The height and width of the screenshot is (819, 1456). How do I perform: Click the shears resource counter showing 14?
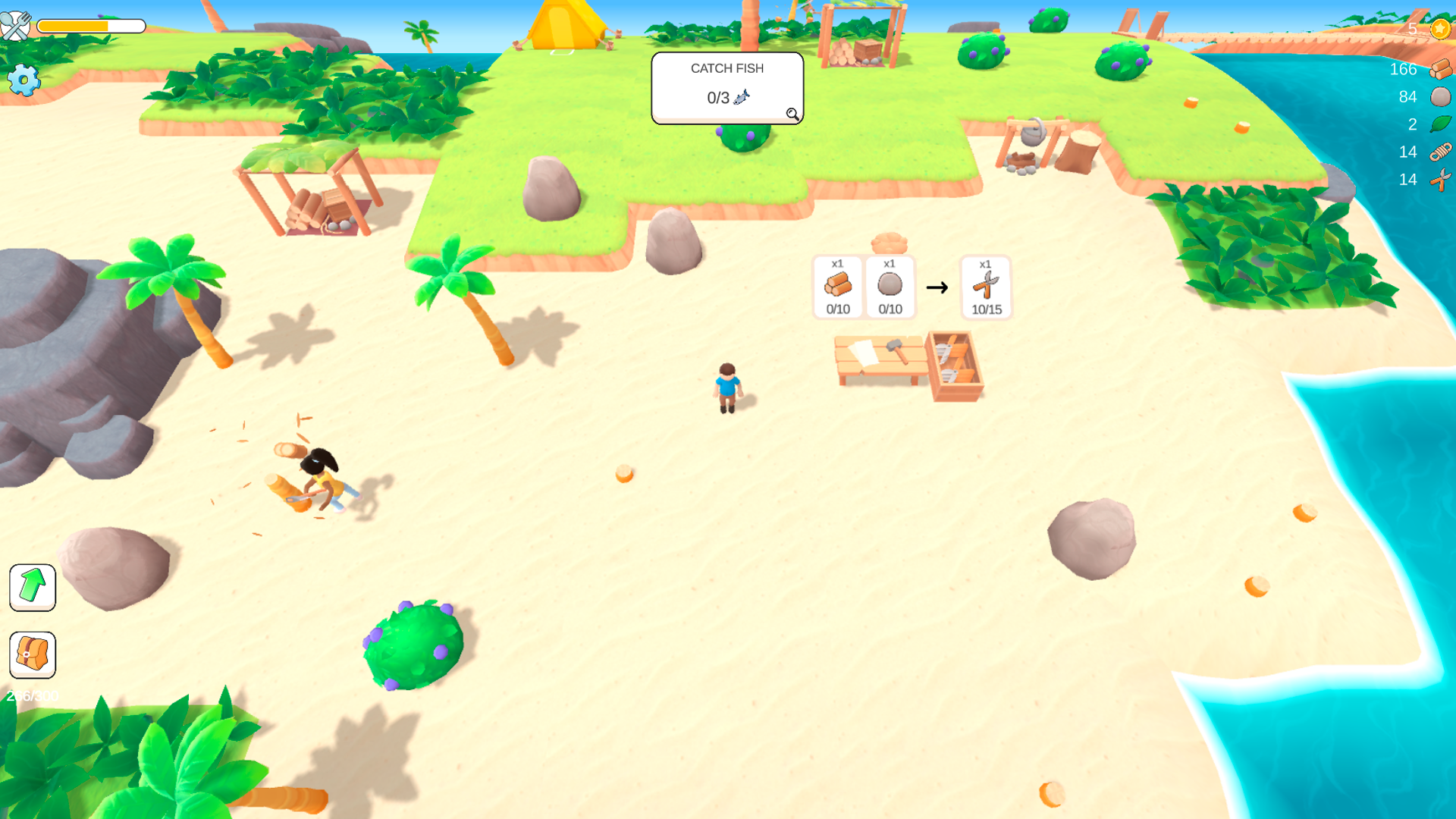[1440, 180]
